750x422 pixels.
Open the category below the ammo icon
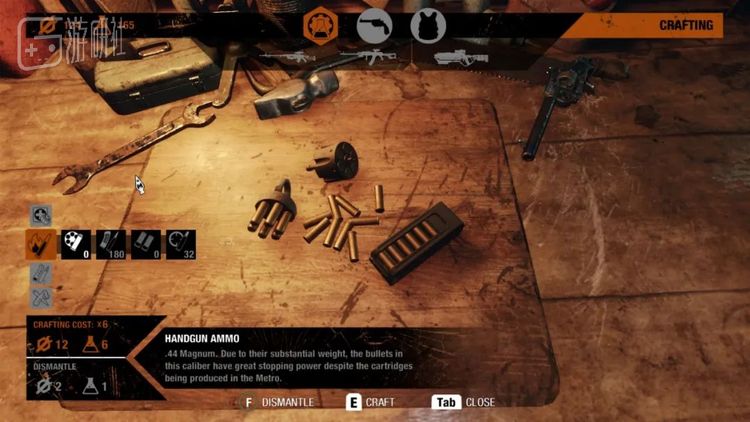coord(41,272)
